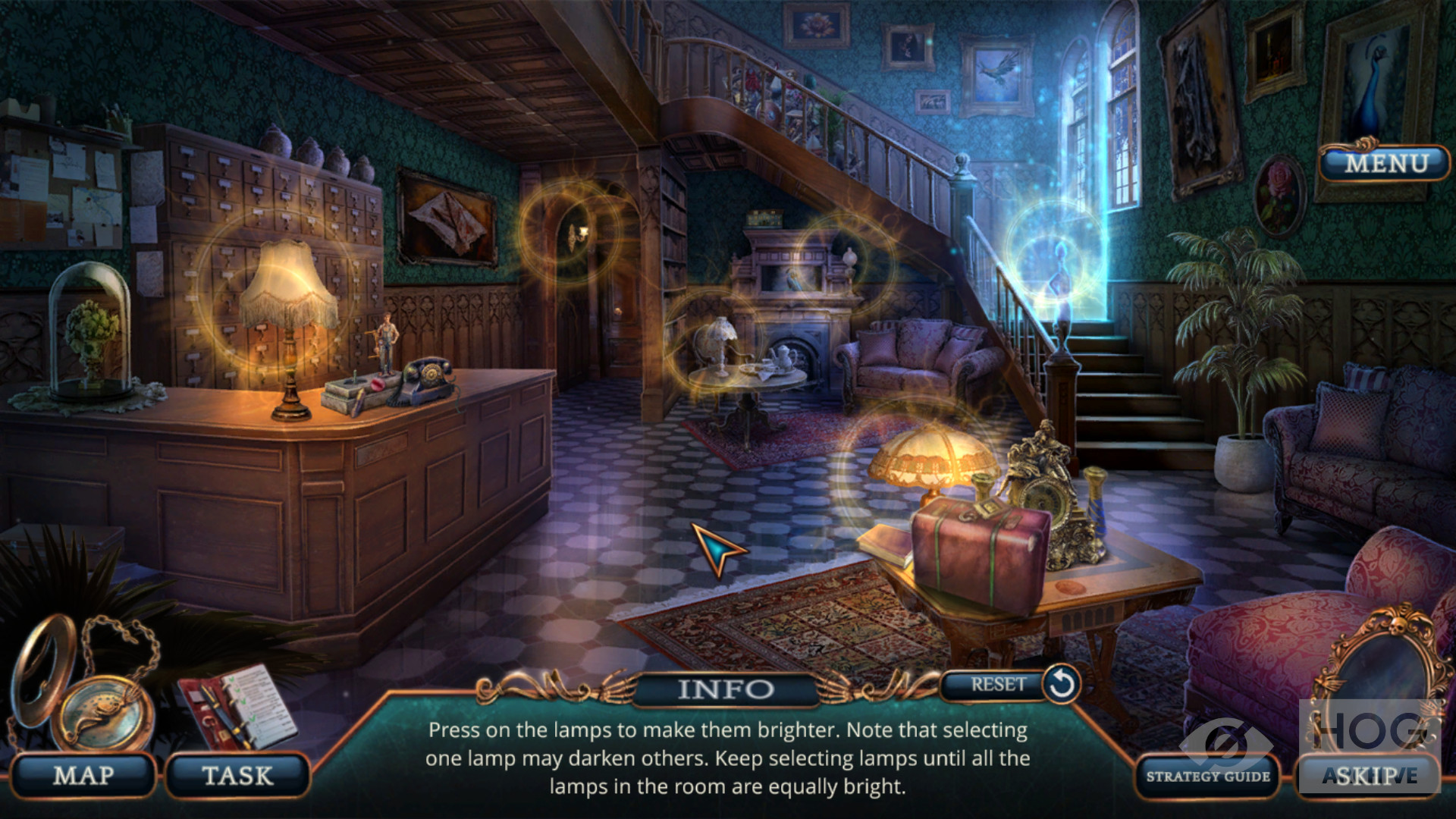Image resolution: width=1456 pixels, height=819 pixels.
Task: Show the INFO panel header
Action: (725, 689)
